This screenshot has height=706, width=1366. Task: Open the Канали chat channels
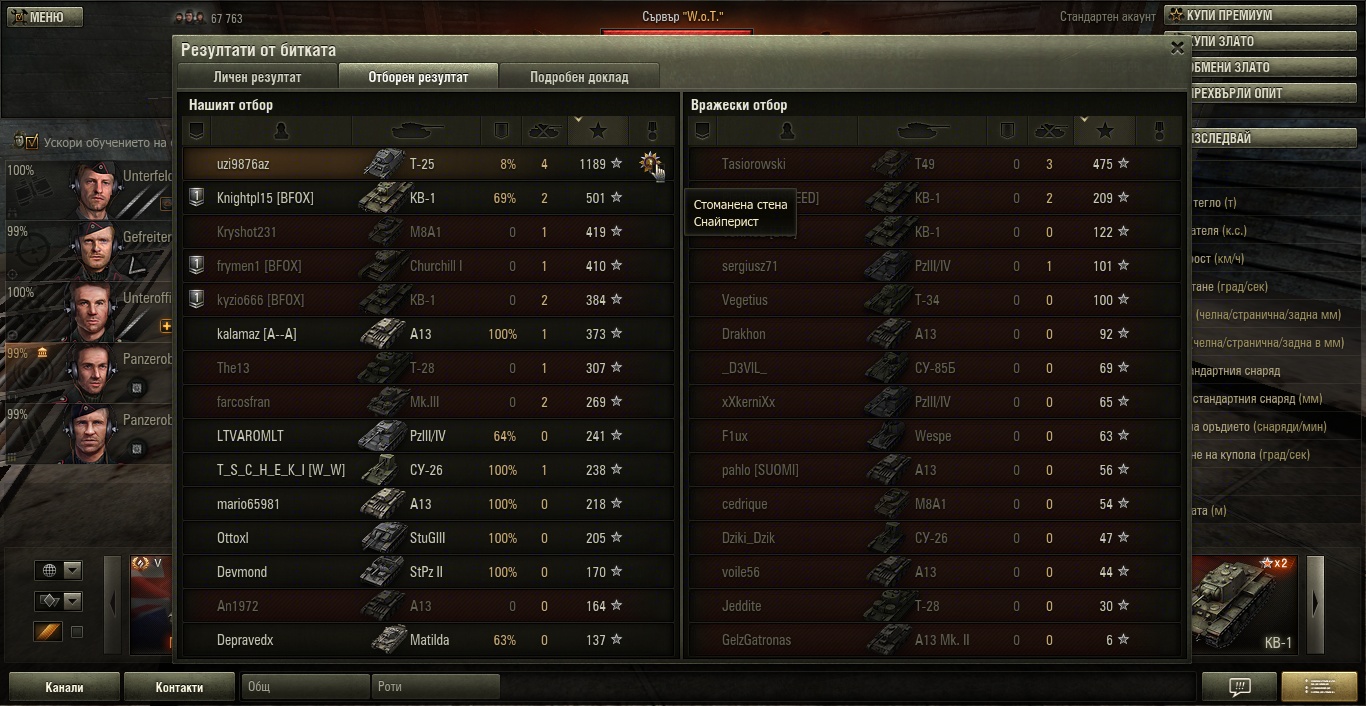[x=64, y=687]
